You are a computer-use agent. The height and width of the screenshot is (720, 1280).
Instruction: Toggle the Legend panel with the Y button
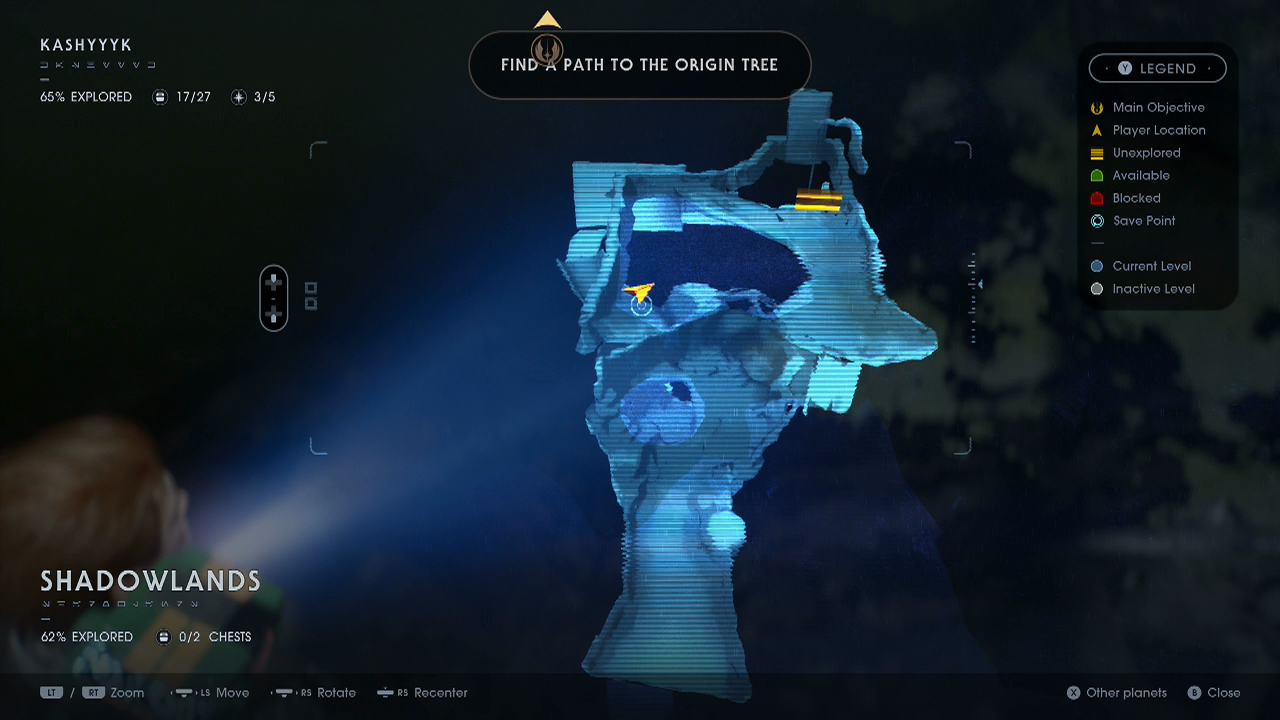click(1123, 68)
